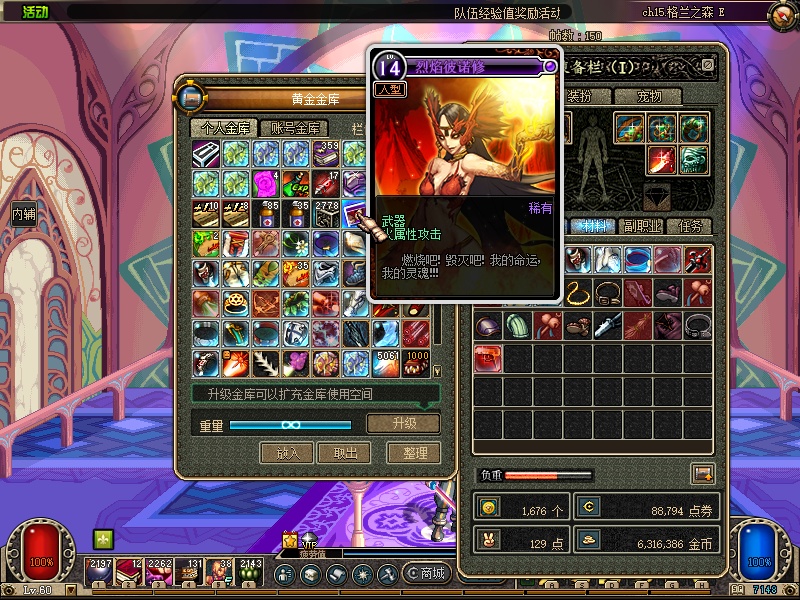The image size is (800, 600).
Task: Open the 账号金库 tab
Action: (295, 128)
